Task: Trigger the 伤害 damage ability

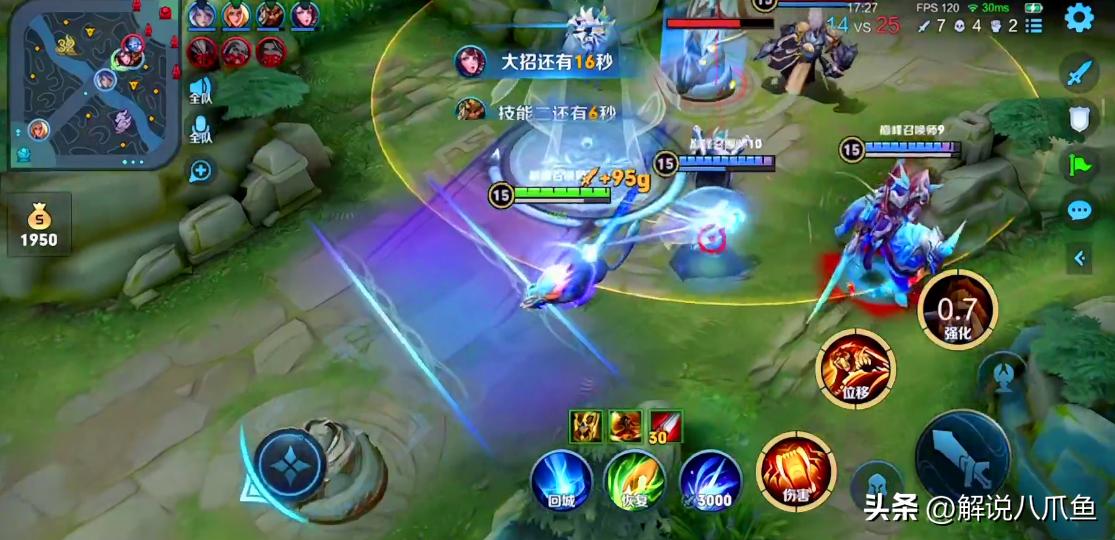Action: click(796, 471)
